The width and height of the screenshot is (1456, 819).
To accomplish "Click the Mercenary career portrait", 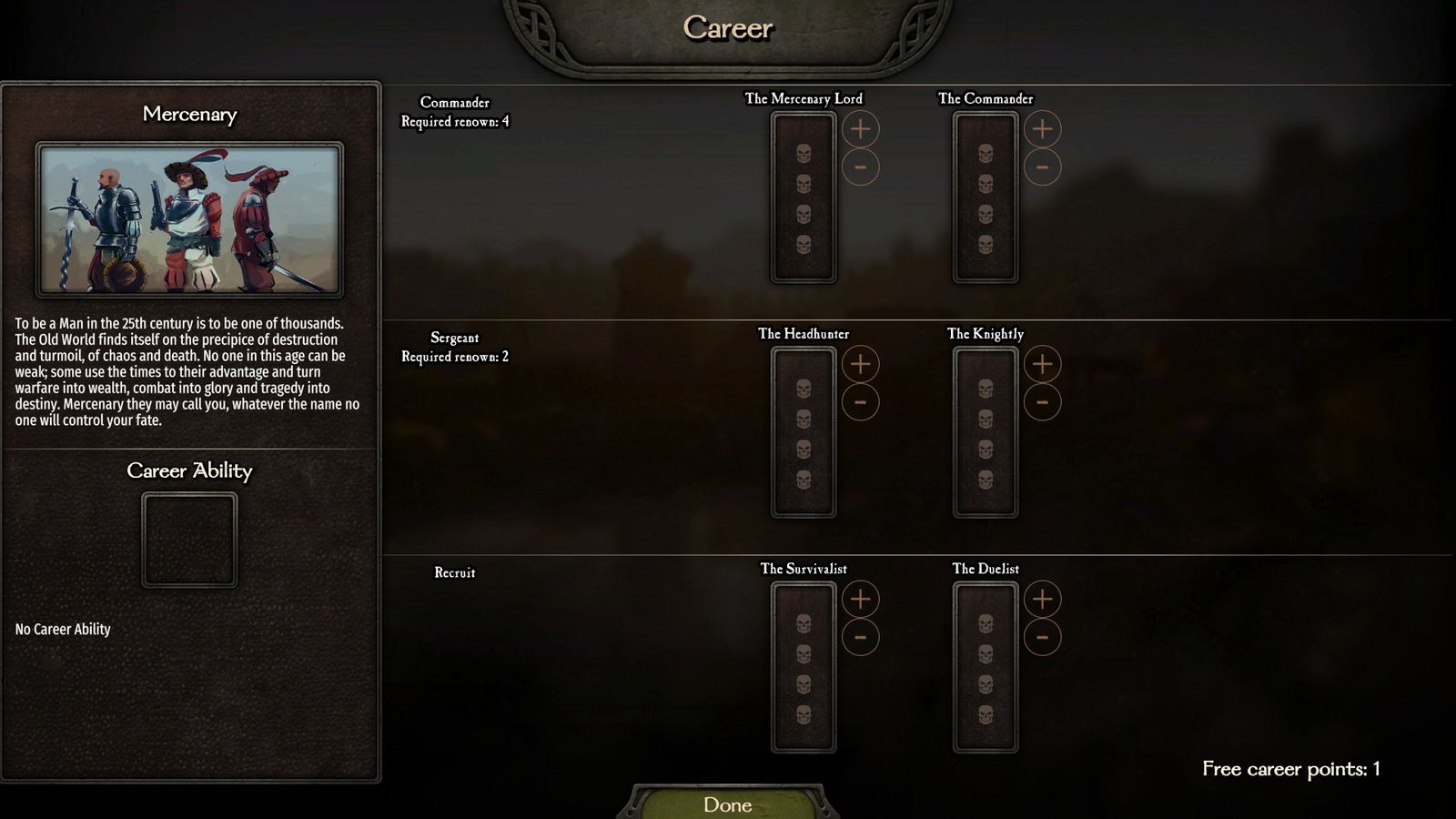I will point(189,219).
